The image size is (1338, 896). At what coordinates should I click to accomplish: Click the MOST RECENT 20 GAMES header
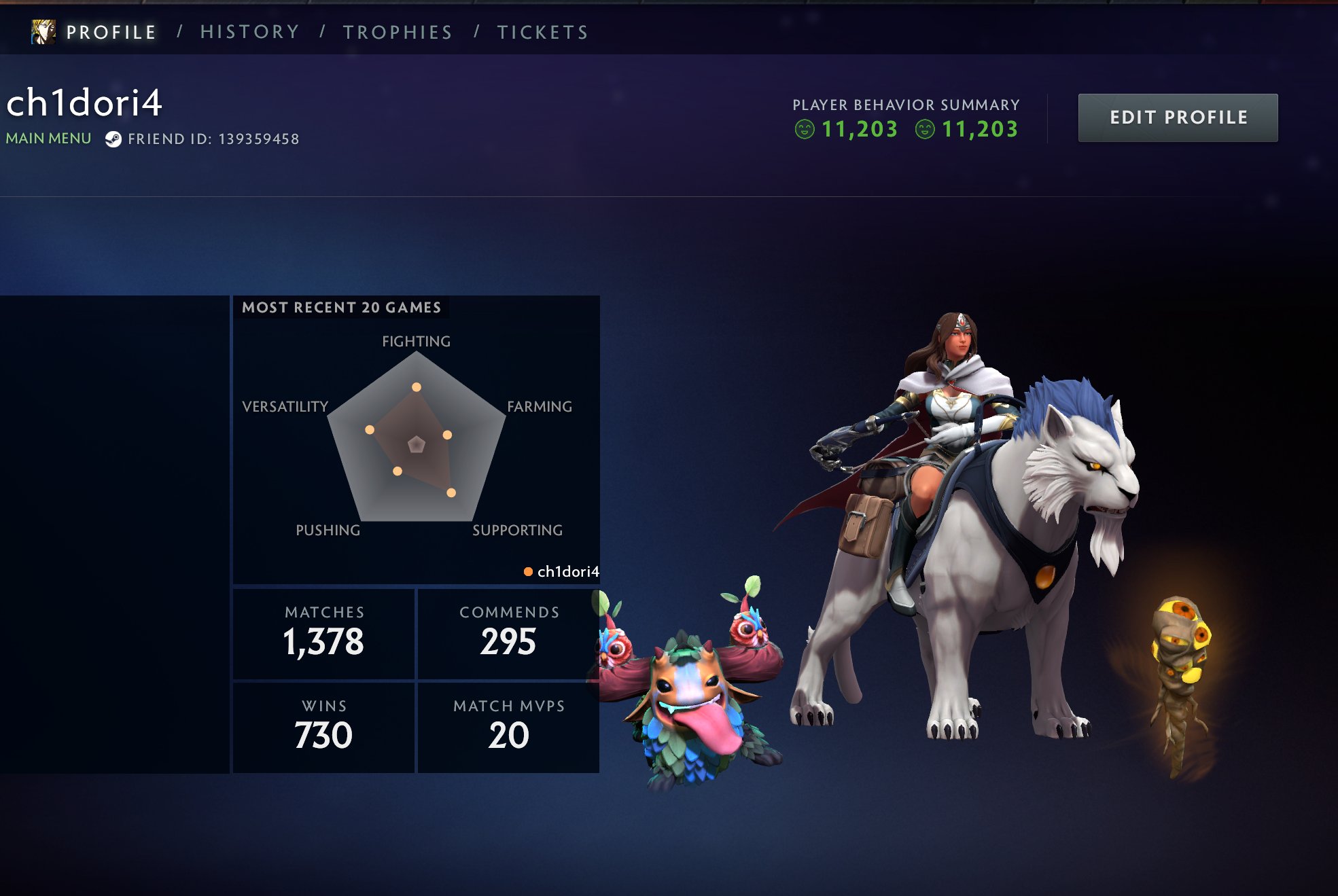tap(343, 307)
